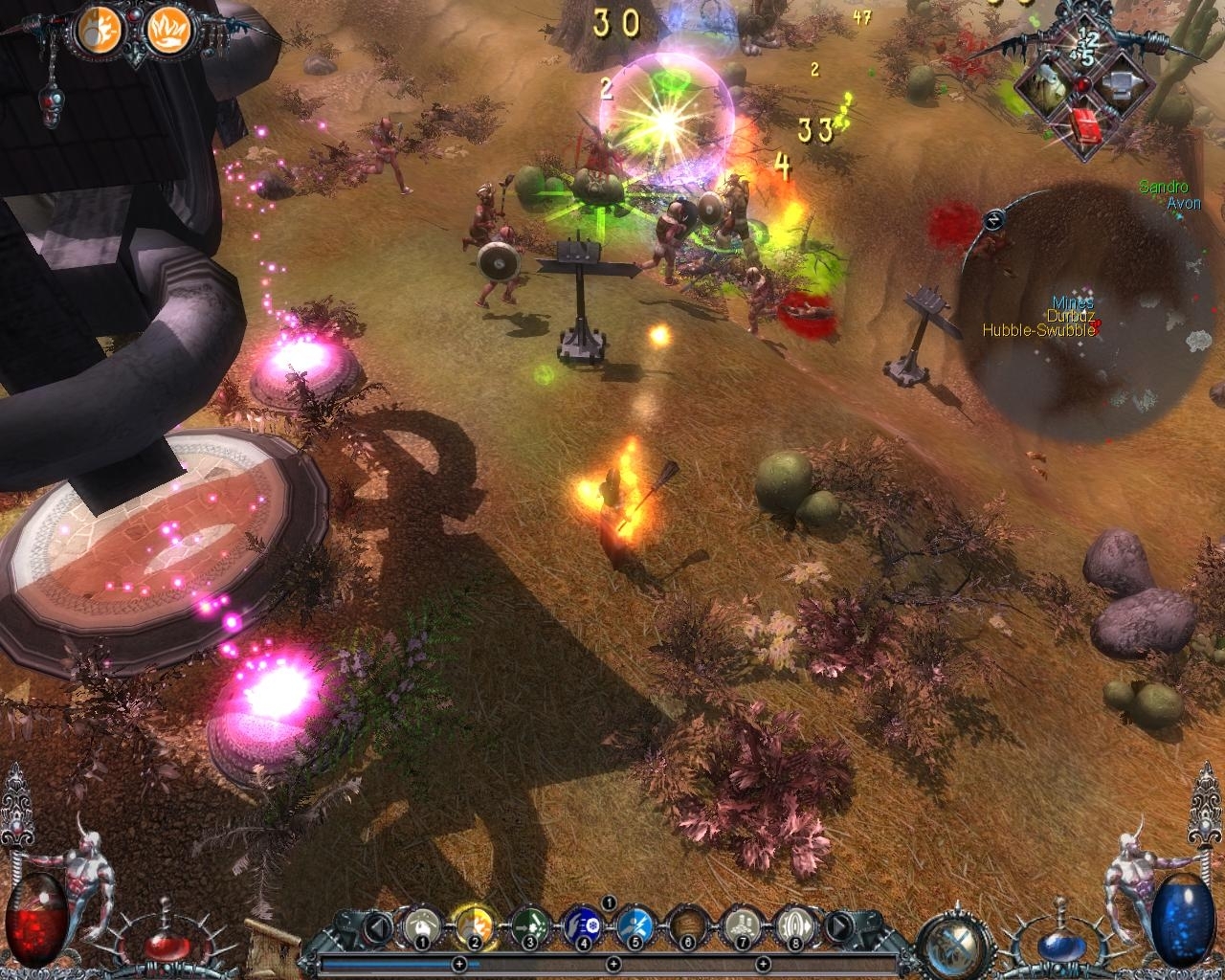Viewport: 1225px width, 980px height.
Task: Use the green skill in slot 3
Action: pos(527,925)
